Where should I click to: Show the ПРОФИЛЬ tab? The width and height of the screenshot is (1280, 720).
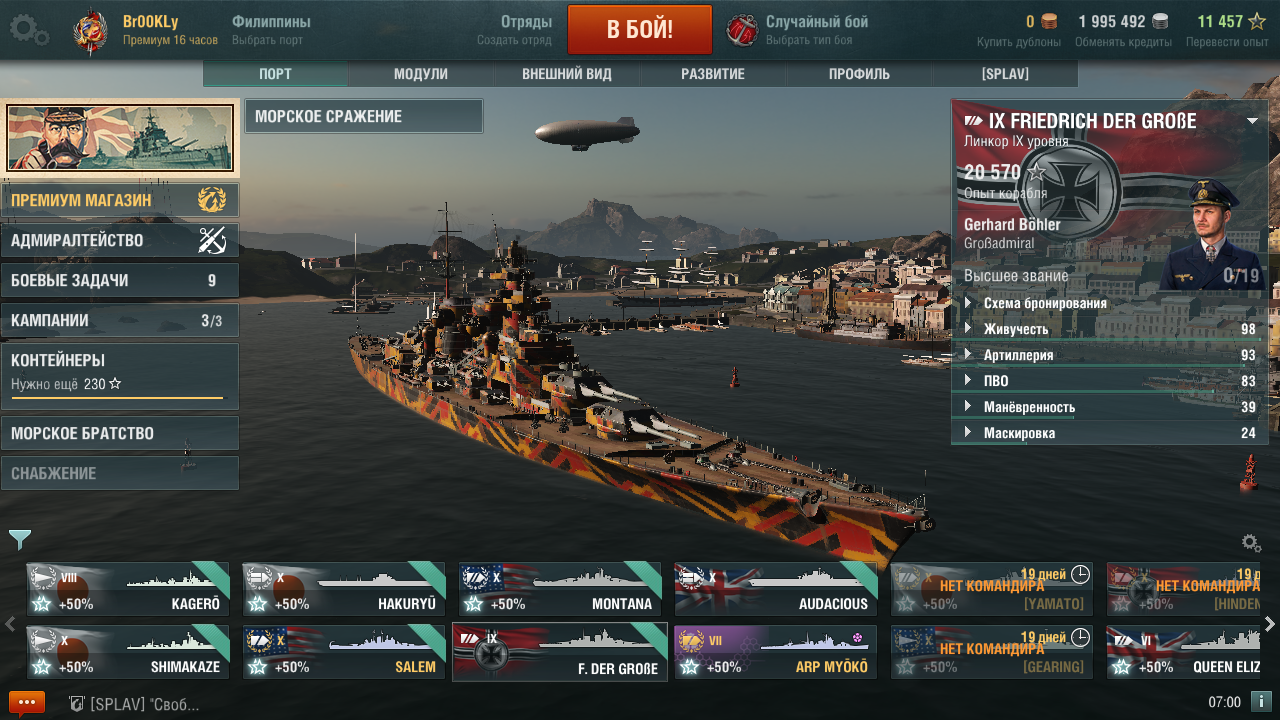[858, 74]
